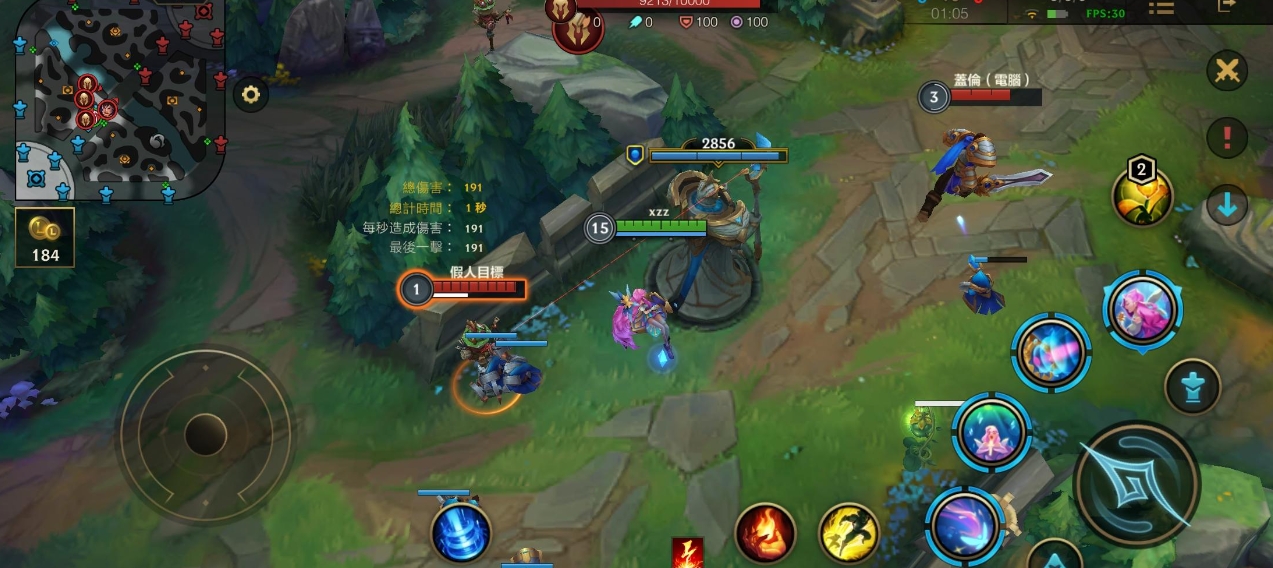Image resolution: width=1273 pixels, height=568 pixels.
Task: Tap the red lightning buff icon
Action: point(687,553)
